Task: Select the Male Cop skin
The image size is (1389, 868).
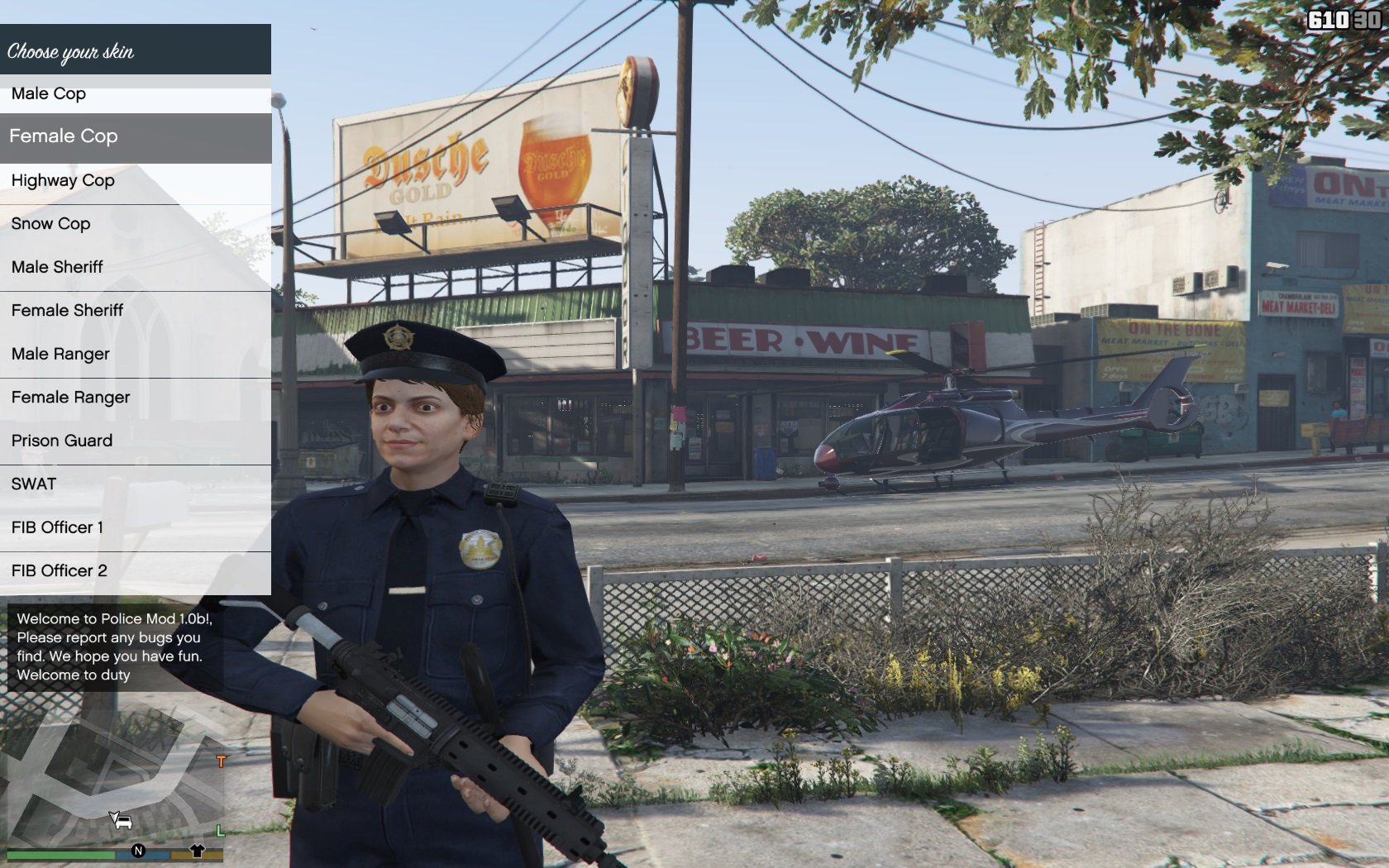Action: [135, 94]
